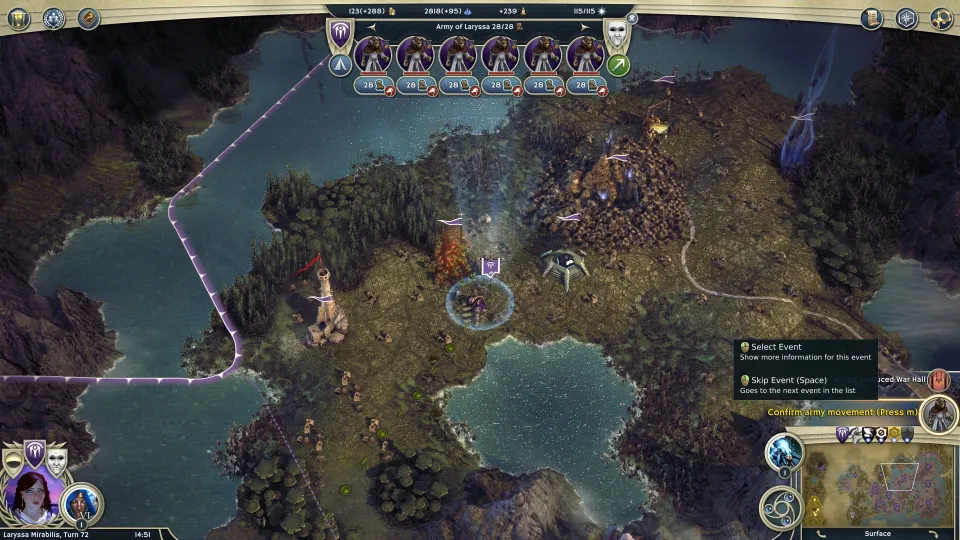Image resolution: width=960 pixels, height=540 pixels.
Task: Click the army unit event portrait
Action: tap(938, 413)
